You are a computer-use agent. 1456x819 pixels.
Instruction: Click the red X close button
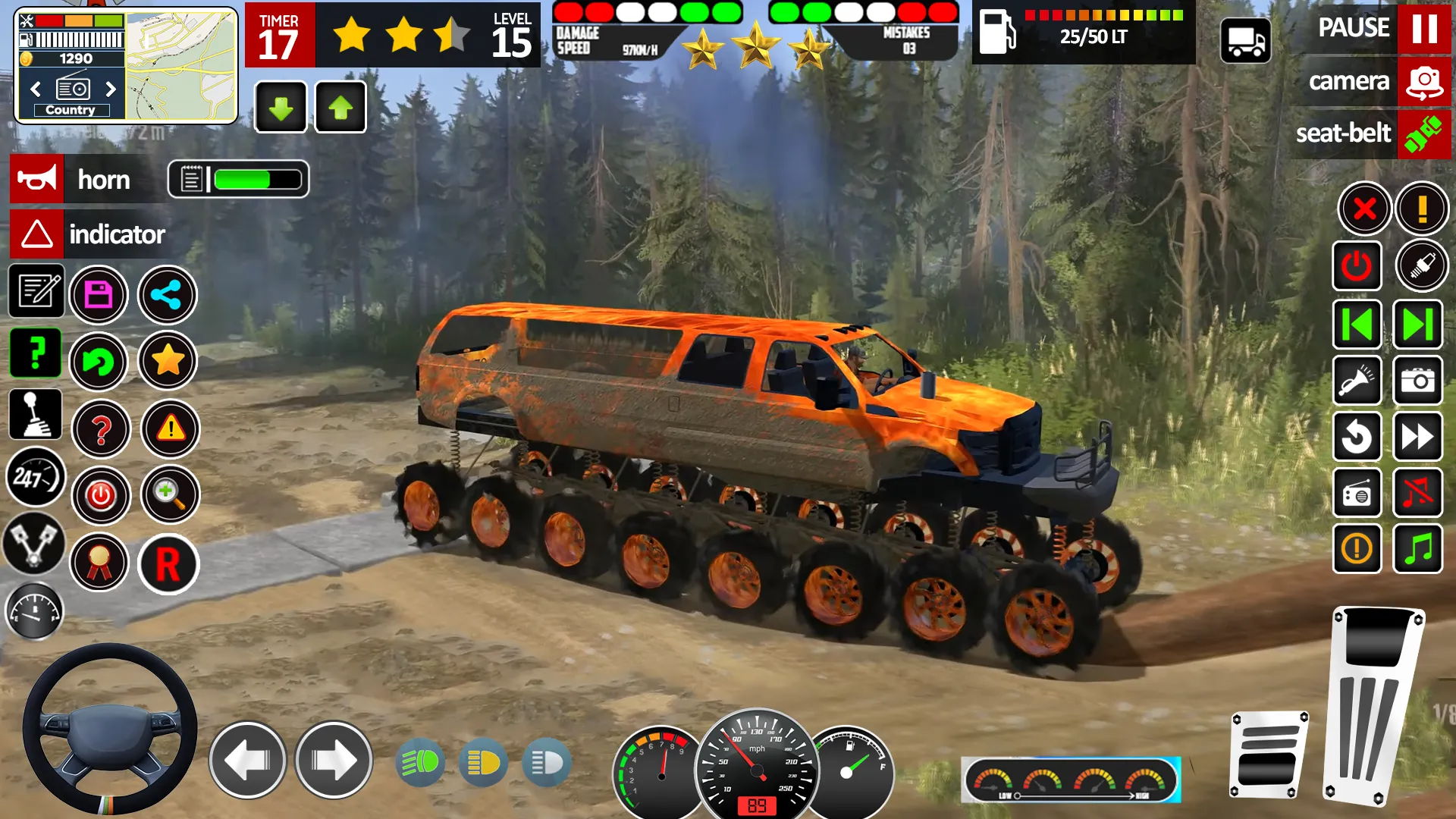(1364, 208)
